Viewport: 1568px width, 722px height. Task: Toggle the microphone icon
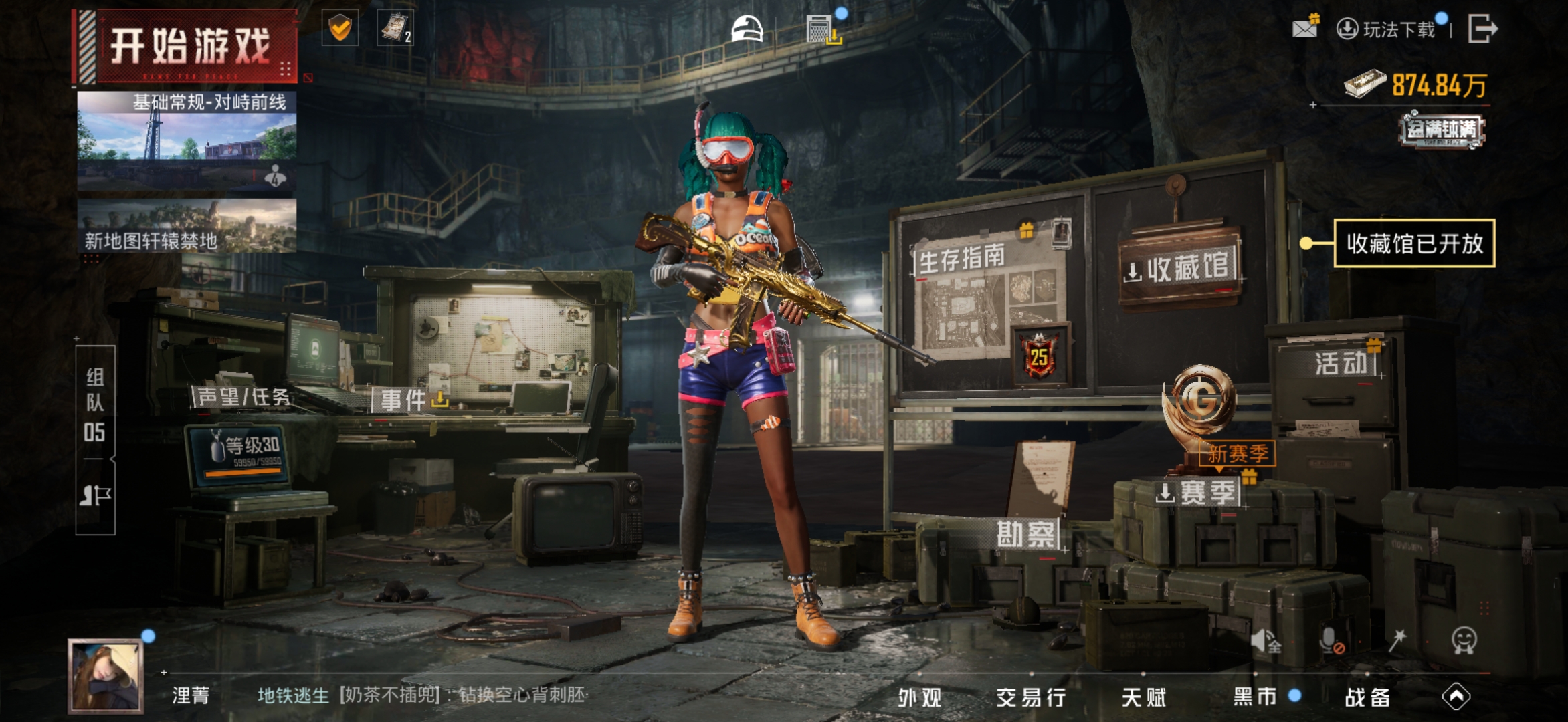coord(1331,640)
